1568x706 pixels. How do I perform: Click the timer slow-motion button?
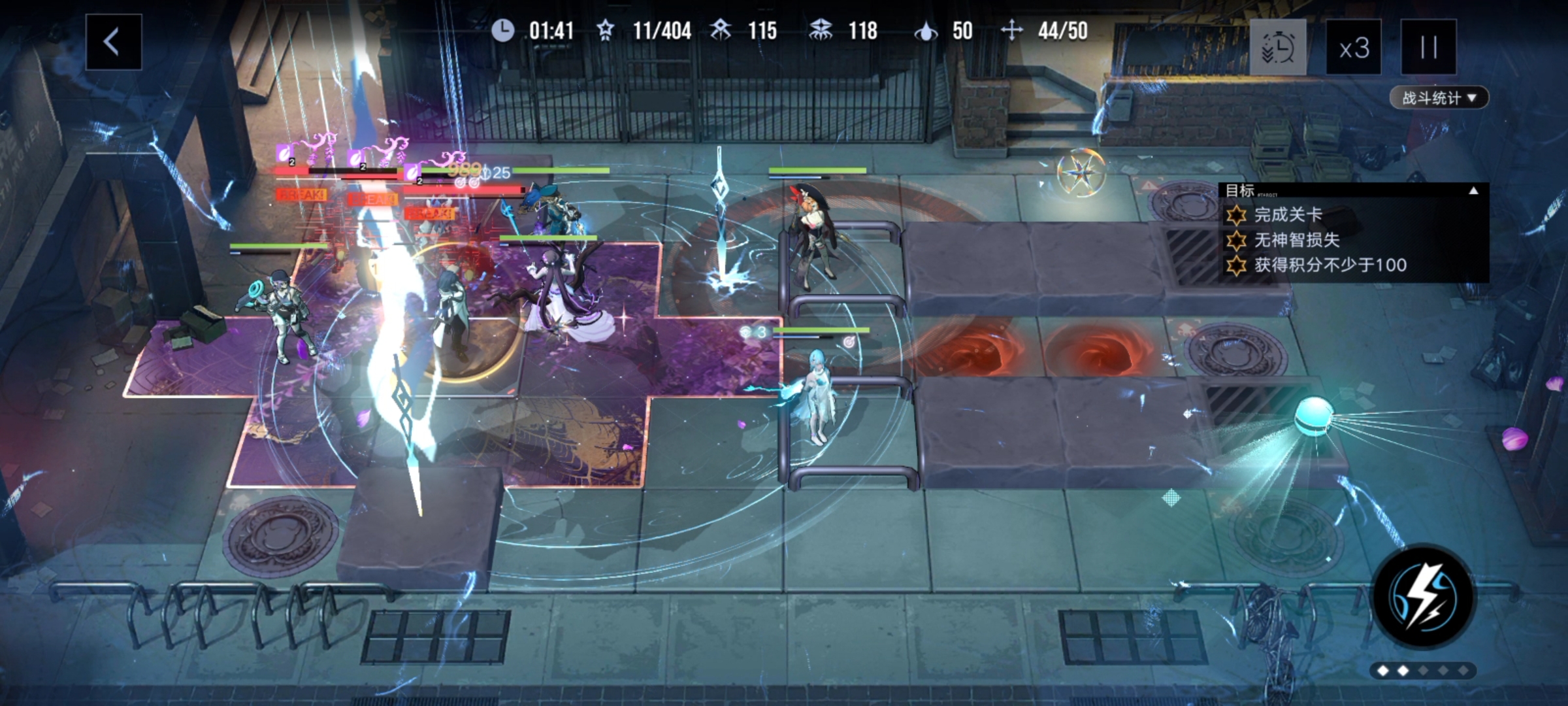[x=1278, y=48]
